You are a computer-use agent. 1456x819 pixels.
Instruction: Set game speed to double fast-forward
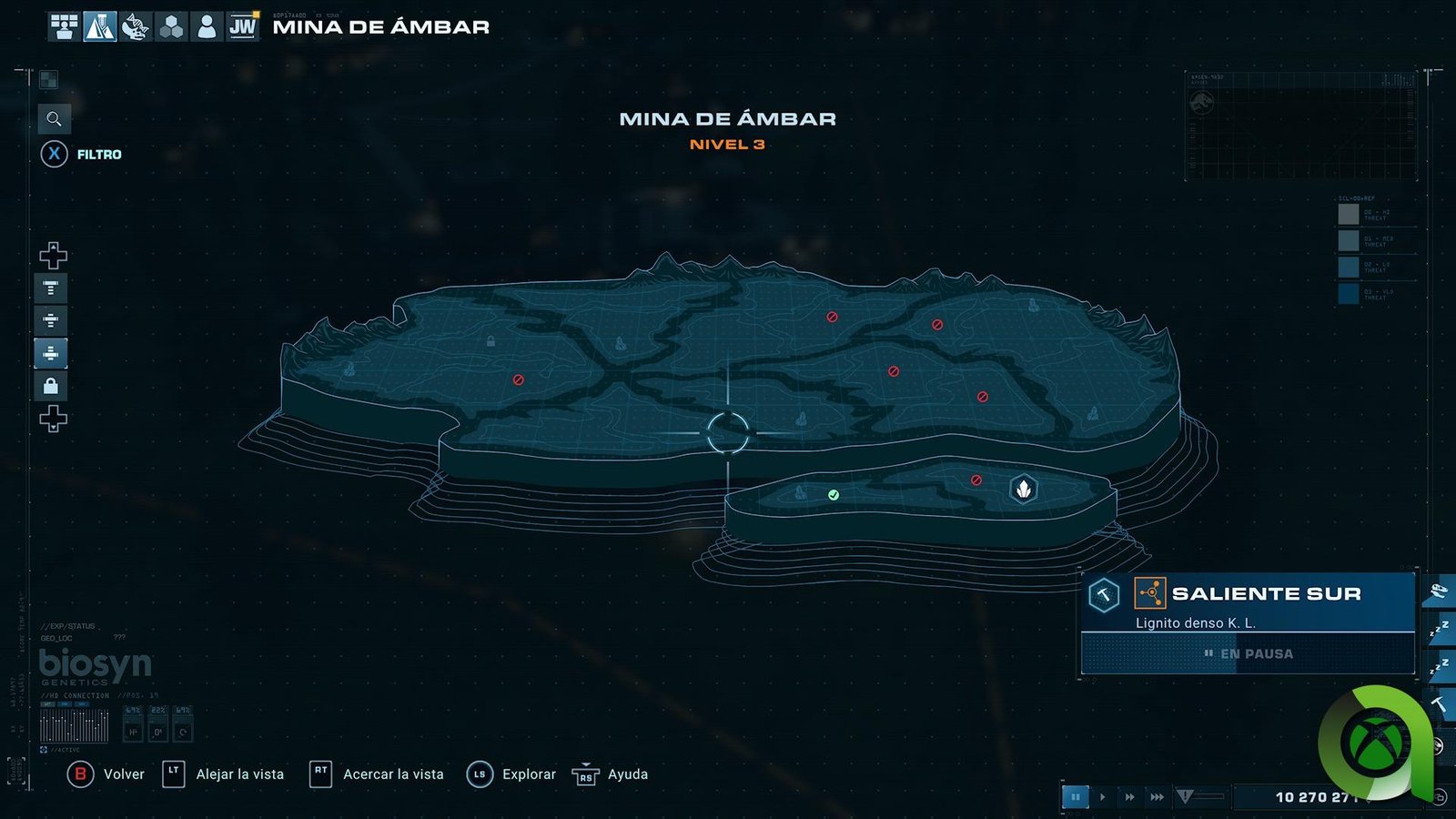pos(1129,797)
